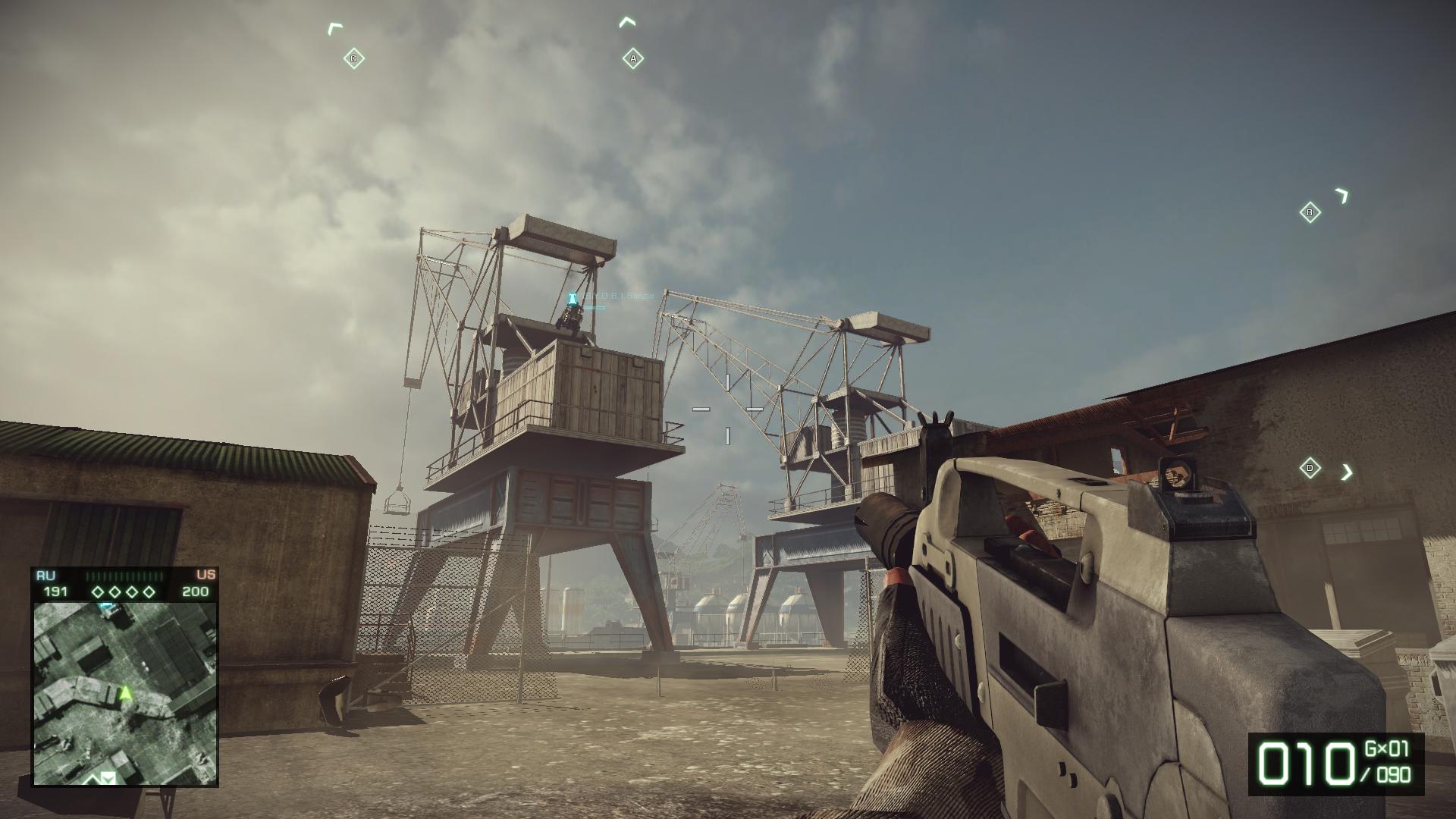1456x819 pixels.
Task: Click the objective C diamond marker
Action: coord(353,58)
